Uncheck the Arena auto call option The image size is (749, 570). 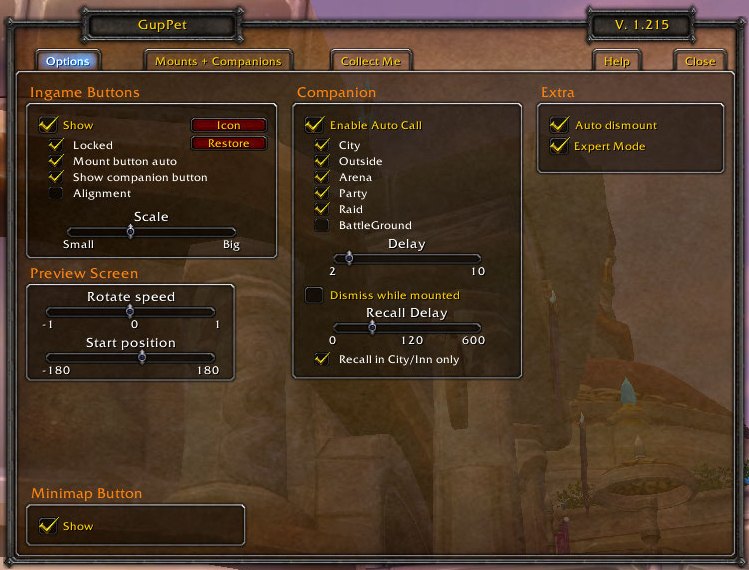pos(322,177)
